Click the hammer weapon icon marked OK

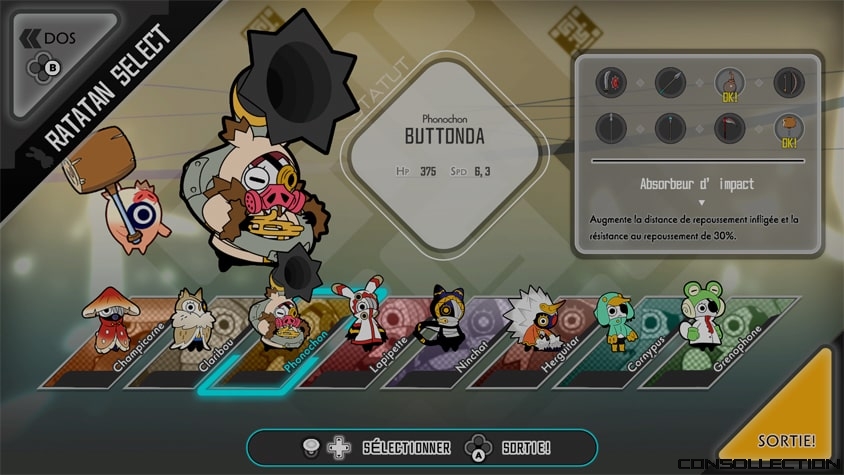tap(790, 128)
